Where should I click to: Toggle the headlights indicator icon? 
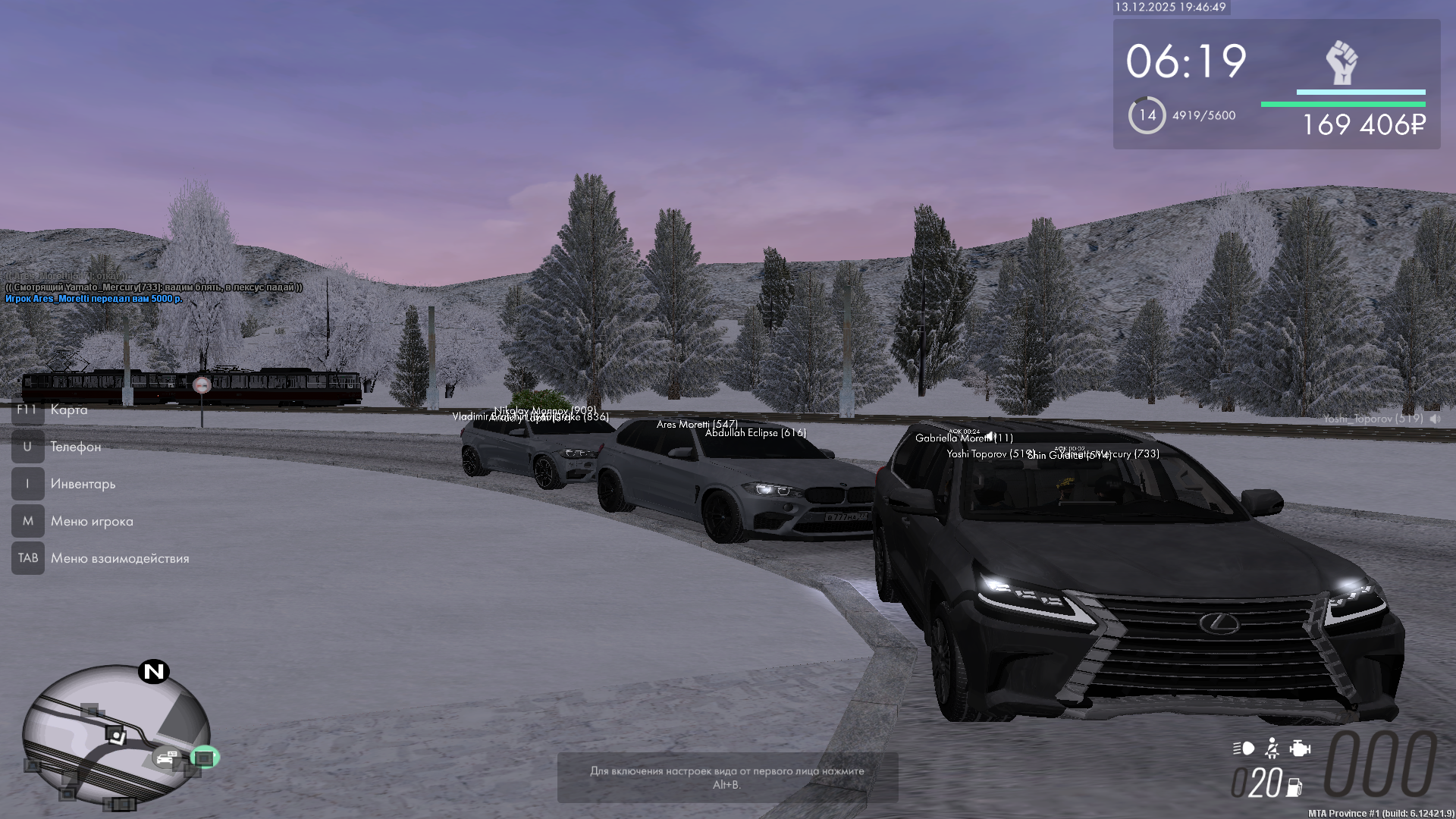(x=1243, y=748)
